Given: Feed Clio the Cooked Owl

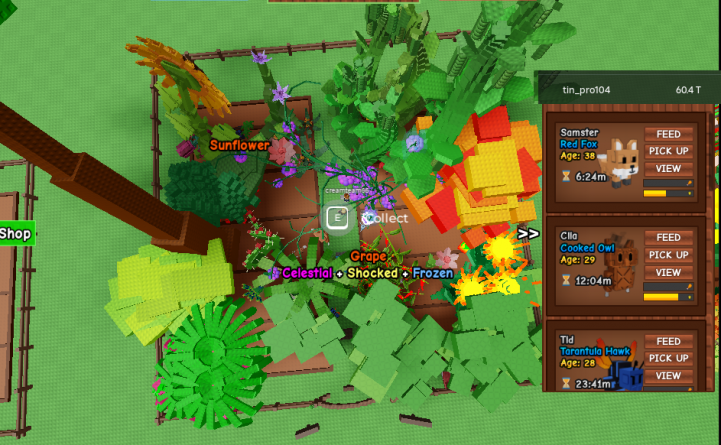Looking at the screenshot, I should pyautogui.click(x=669, y=238).
